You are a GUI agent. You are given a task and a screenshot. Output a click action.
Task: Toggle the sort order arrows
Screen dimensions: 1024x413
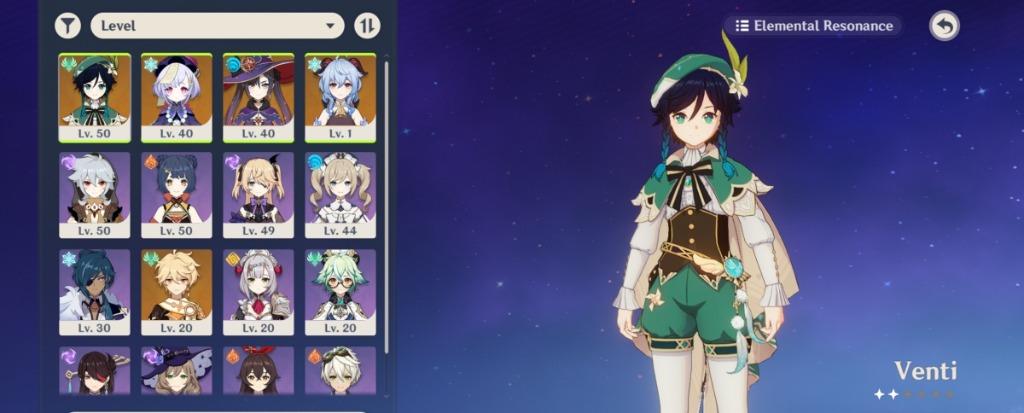(x=367, y=25)
